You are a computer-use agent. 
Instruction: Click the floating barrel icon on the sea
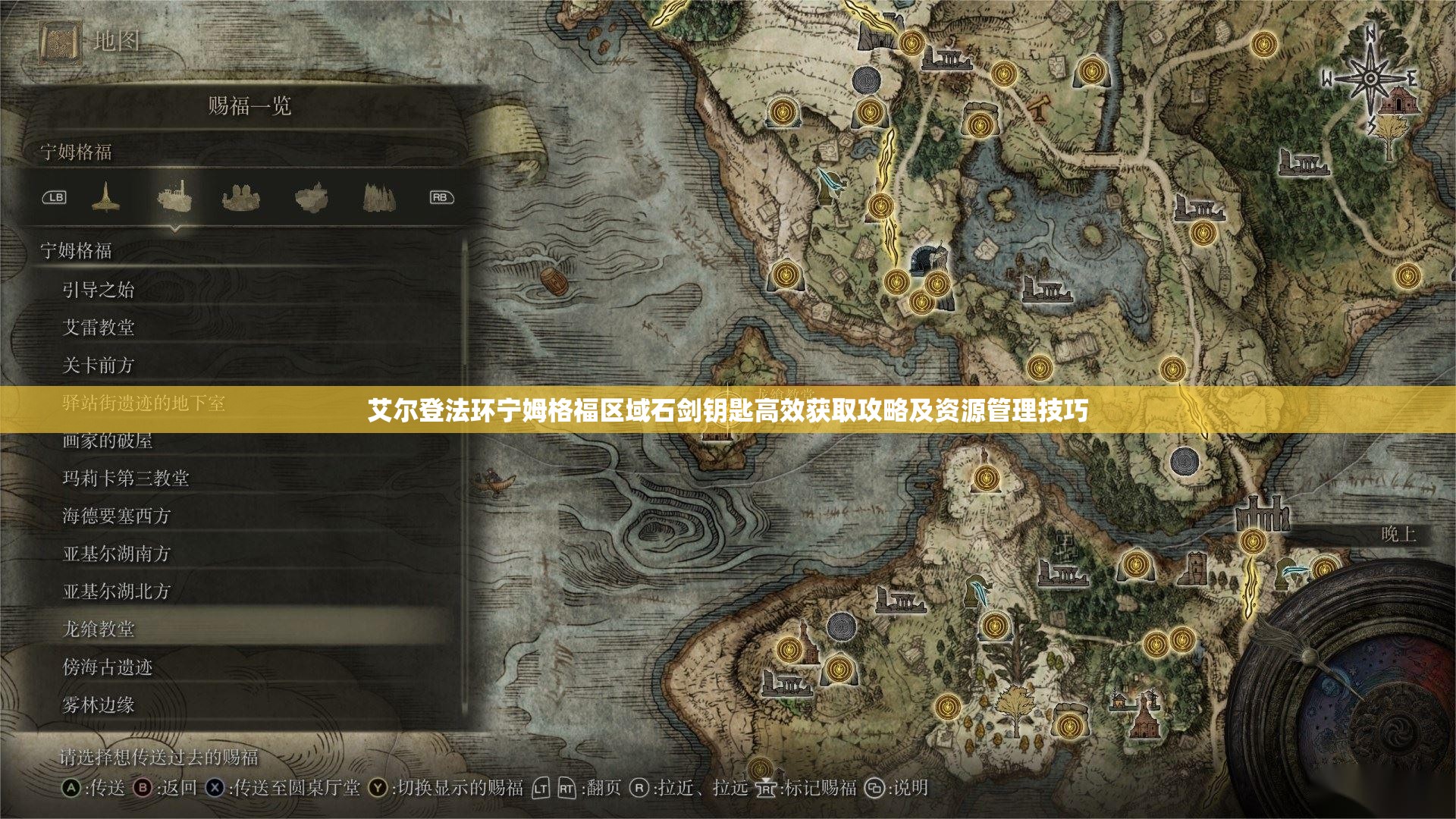[555, 281]
